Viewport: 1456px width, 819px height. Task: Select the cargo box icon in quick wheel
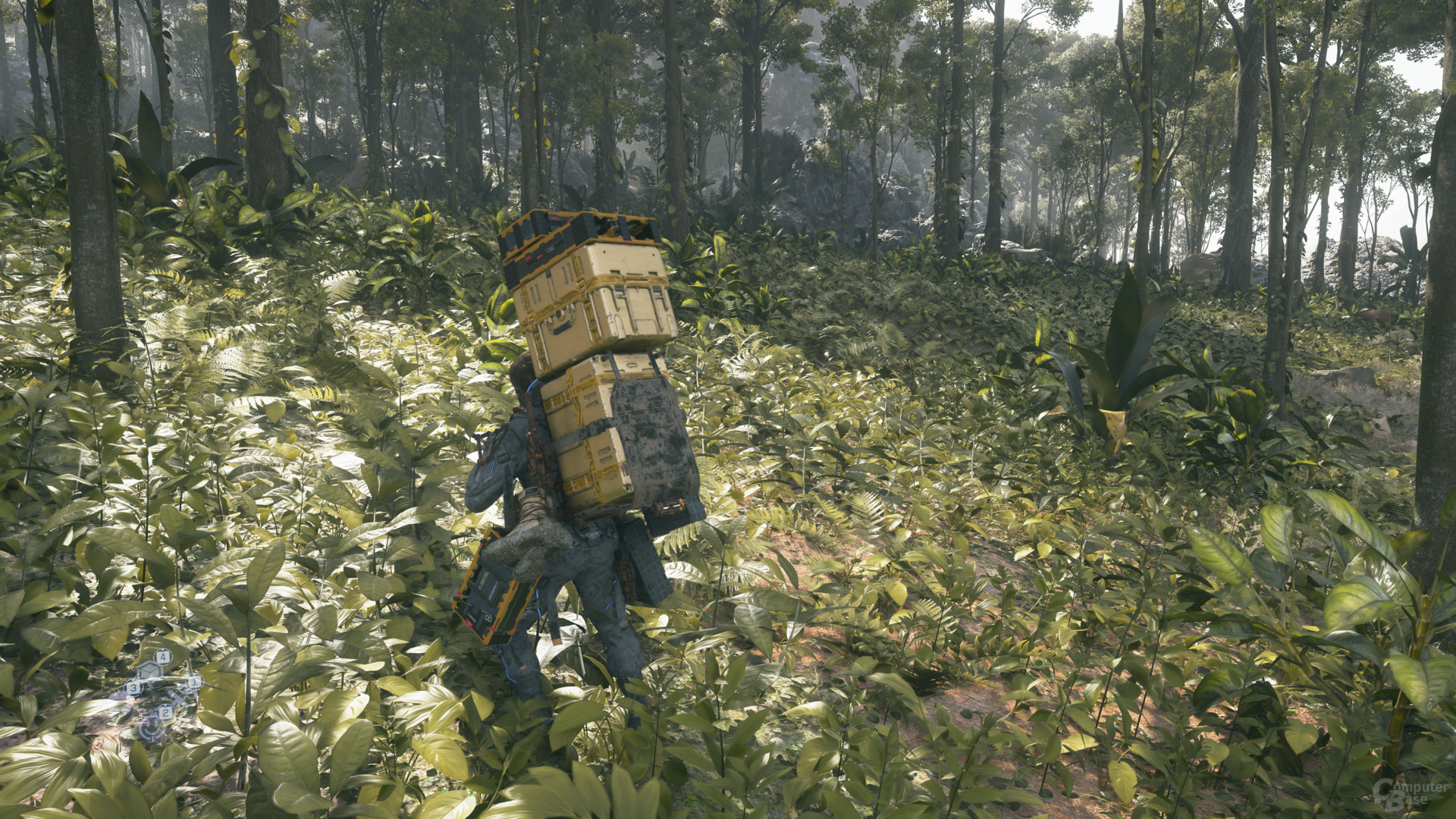[149, 671]
